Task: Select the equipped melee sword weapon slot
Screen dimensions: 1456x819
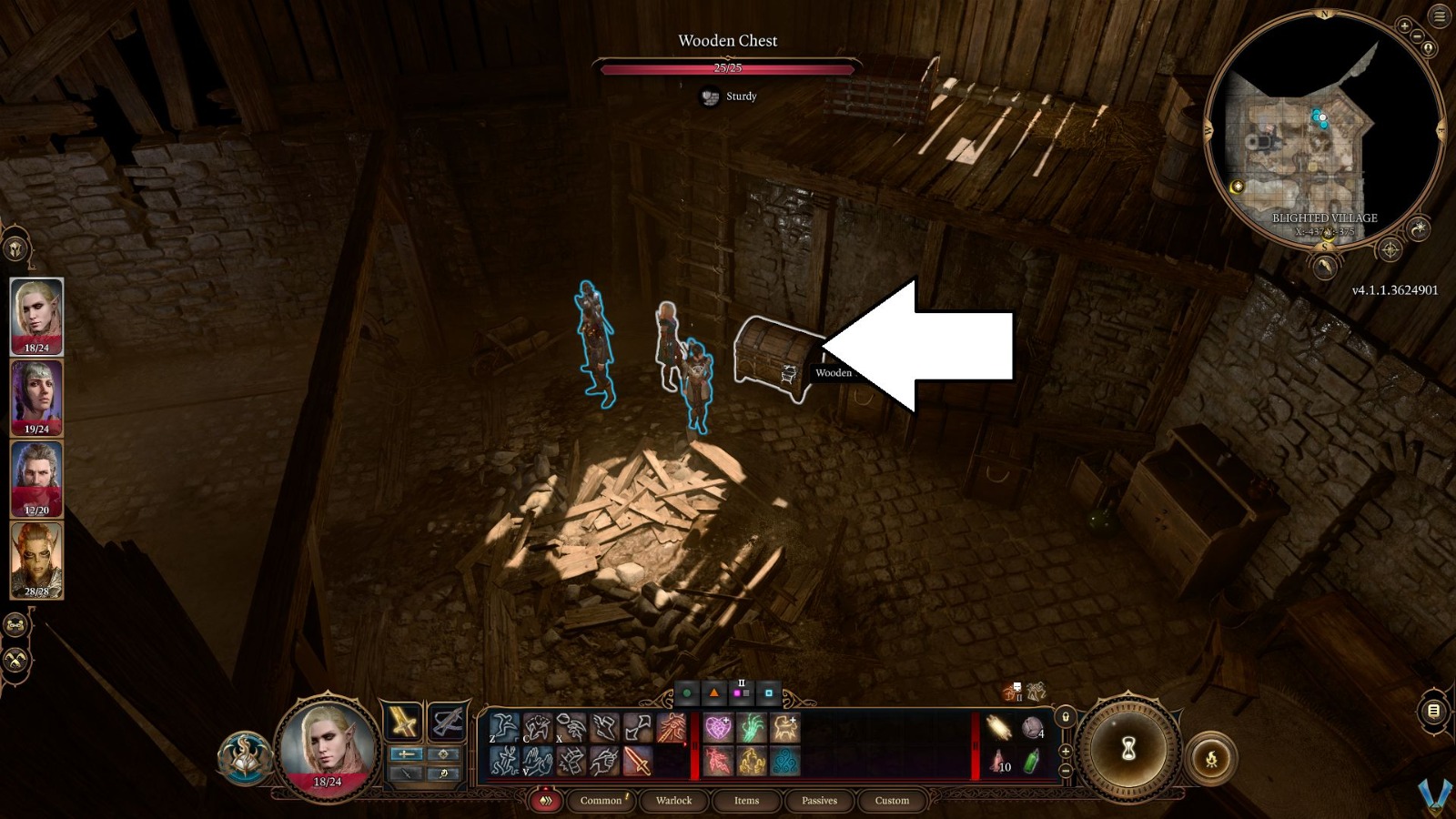Action: click(x=403, y=722)
